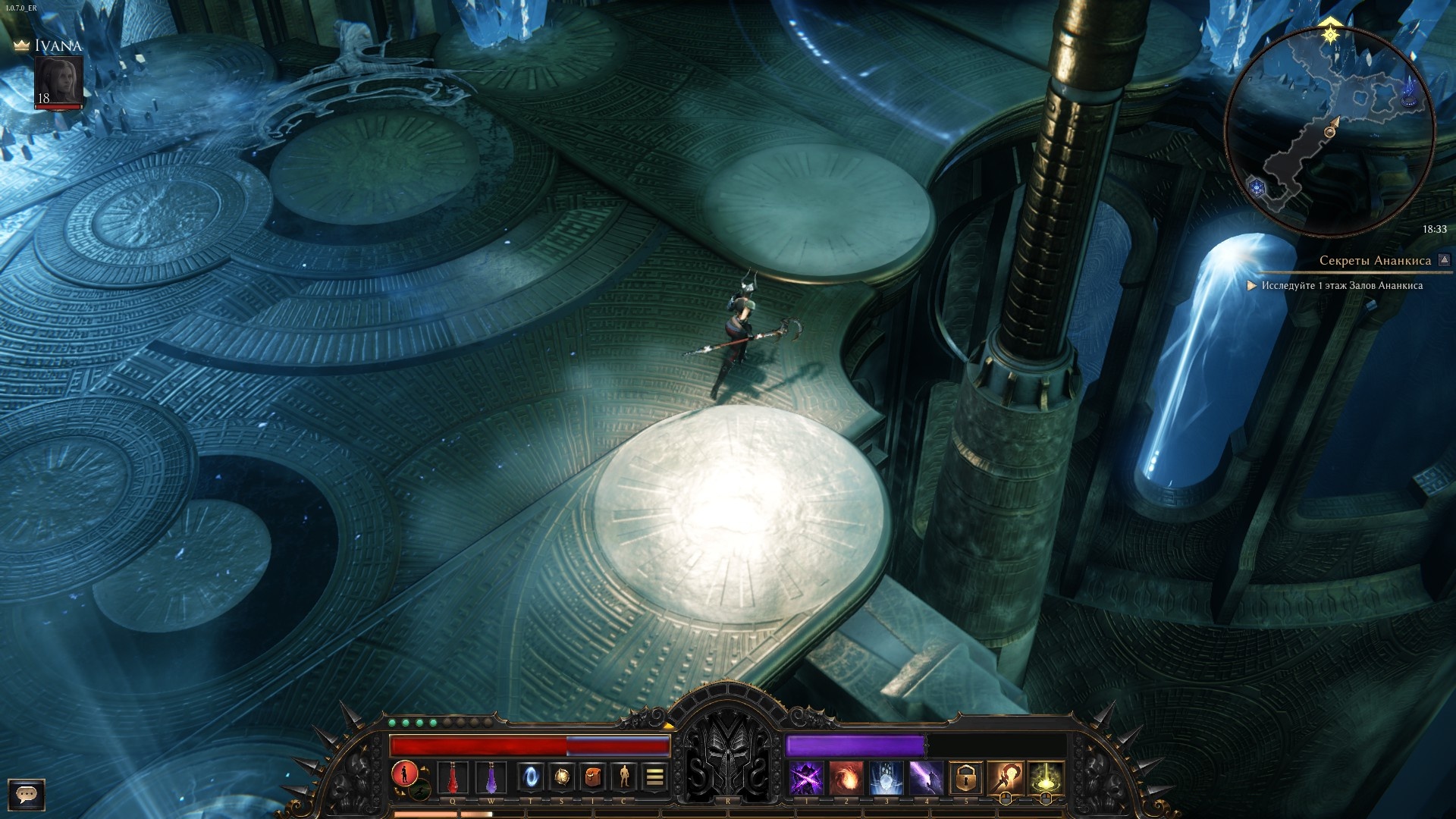
Task: Click Ivana's character portrait
Action: tap(58, 82)
